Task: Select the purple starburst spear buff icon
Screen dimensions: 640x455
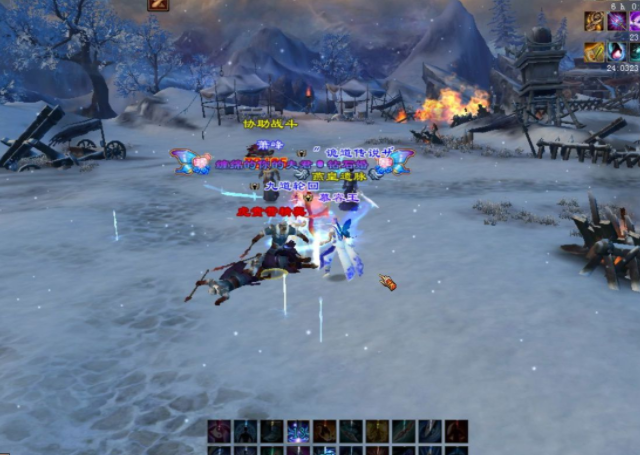Action: [x=618, y=21]
